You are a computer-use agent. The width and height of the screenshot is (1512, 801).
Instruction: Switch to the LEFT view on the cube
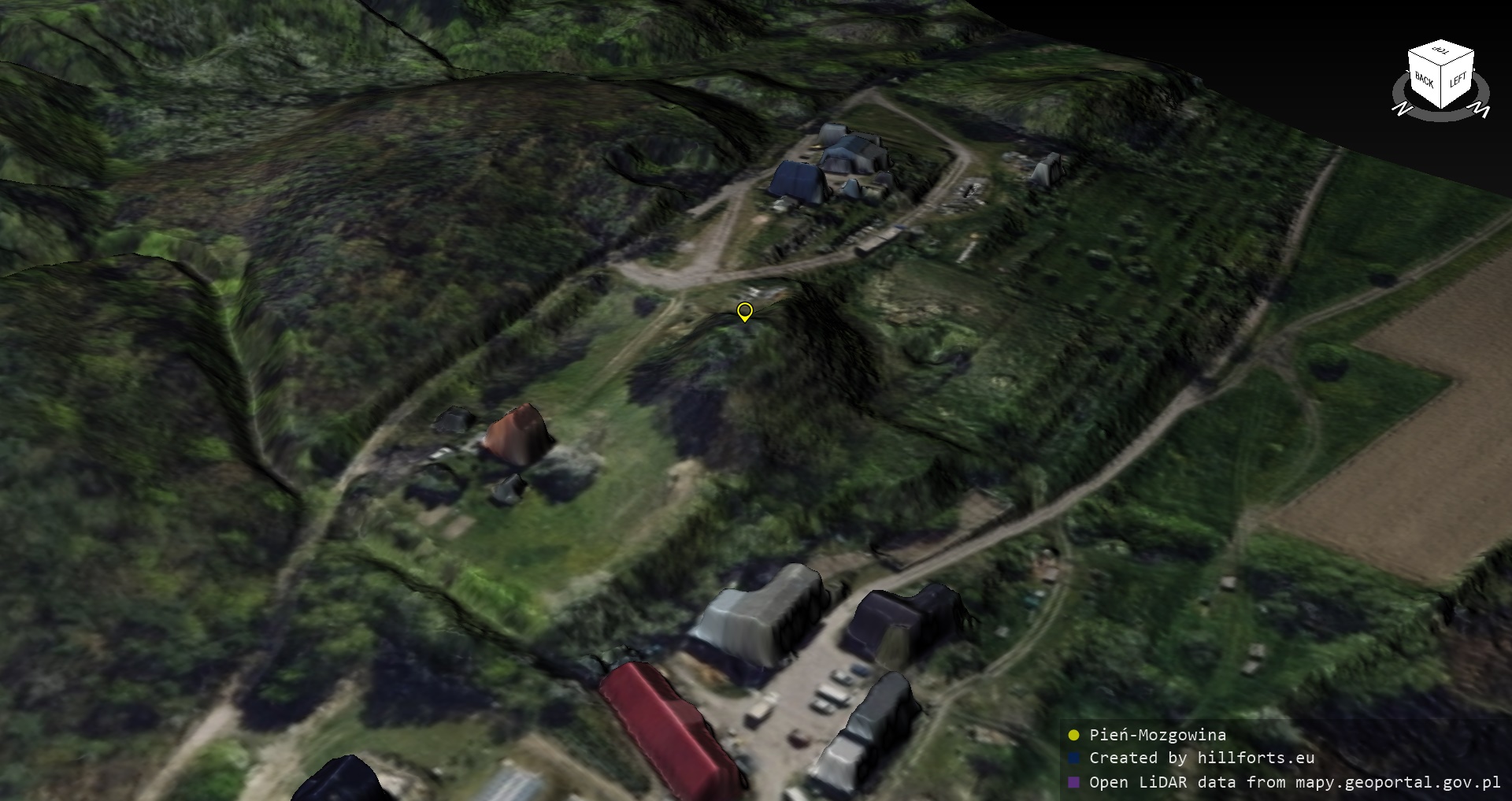point(1458,80)
